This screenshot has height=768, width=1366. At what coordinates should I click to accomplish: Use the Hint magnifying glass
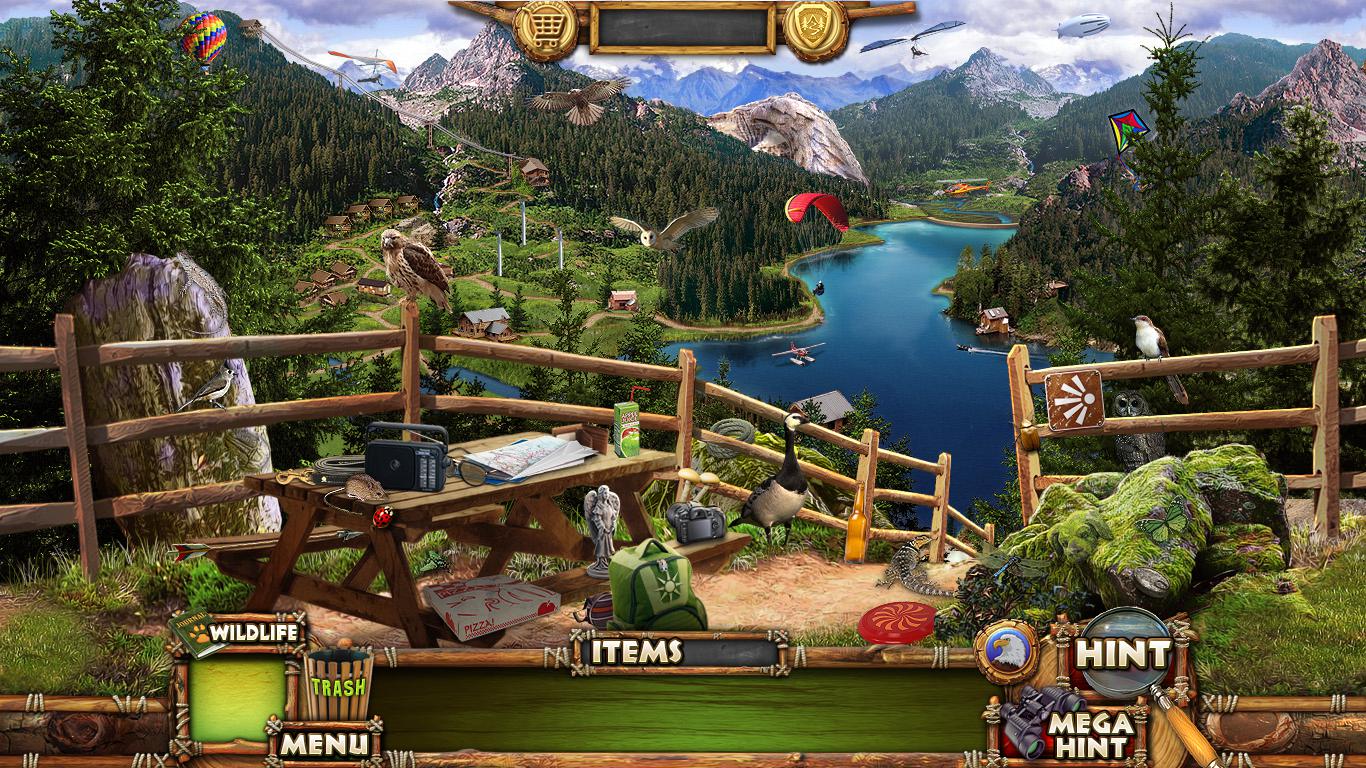pyautogui.click(x=1122, y=655)
